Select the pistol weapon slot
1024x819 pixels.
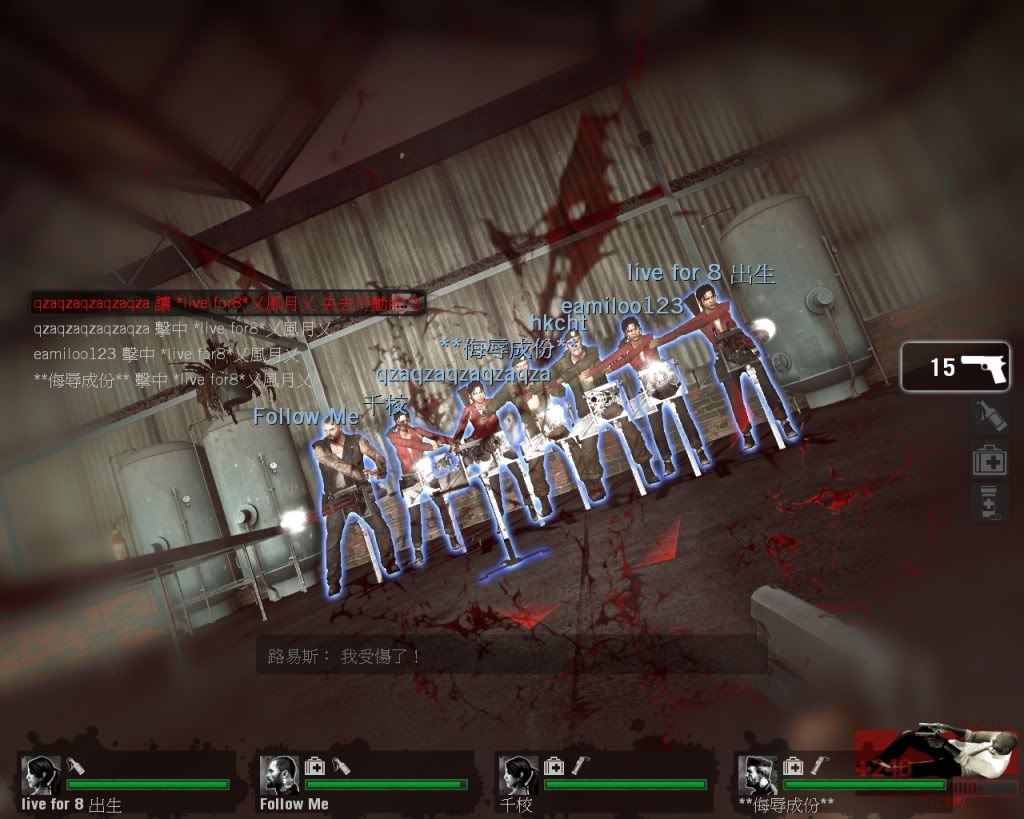pos(955,367)
